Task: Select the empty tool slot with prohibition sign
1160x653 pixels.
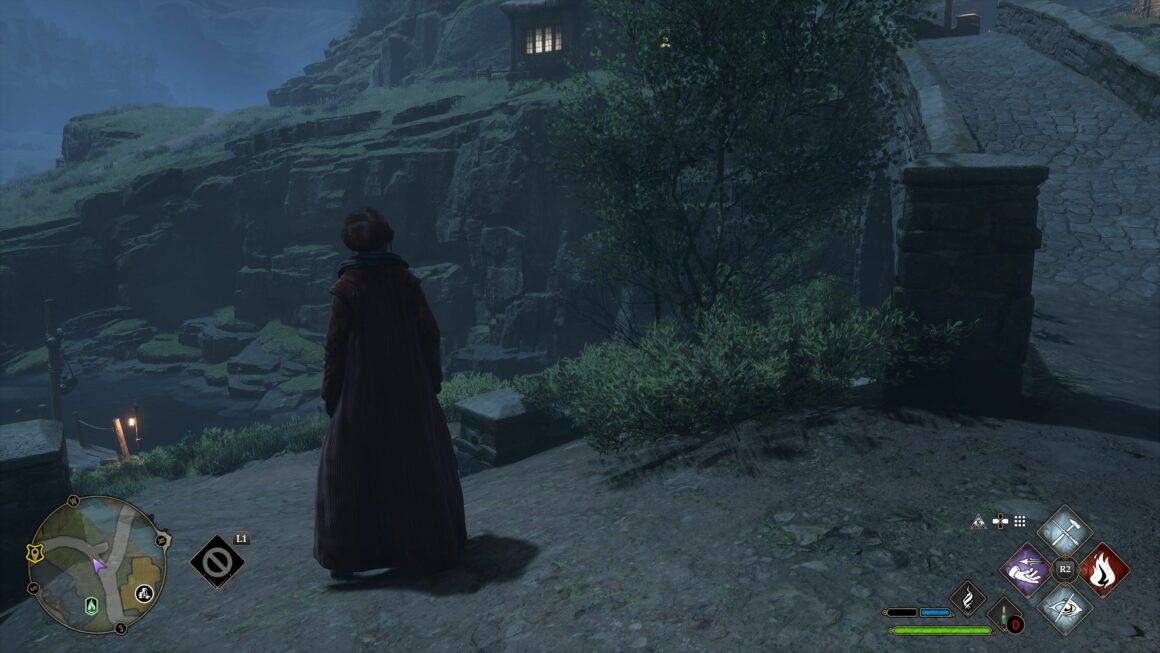Action: [x=217, y=563]
